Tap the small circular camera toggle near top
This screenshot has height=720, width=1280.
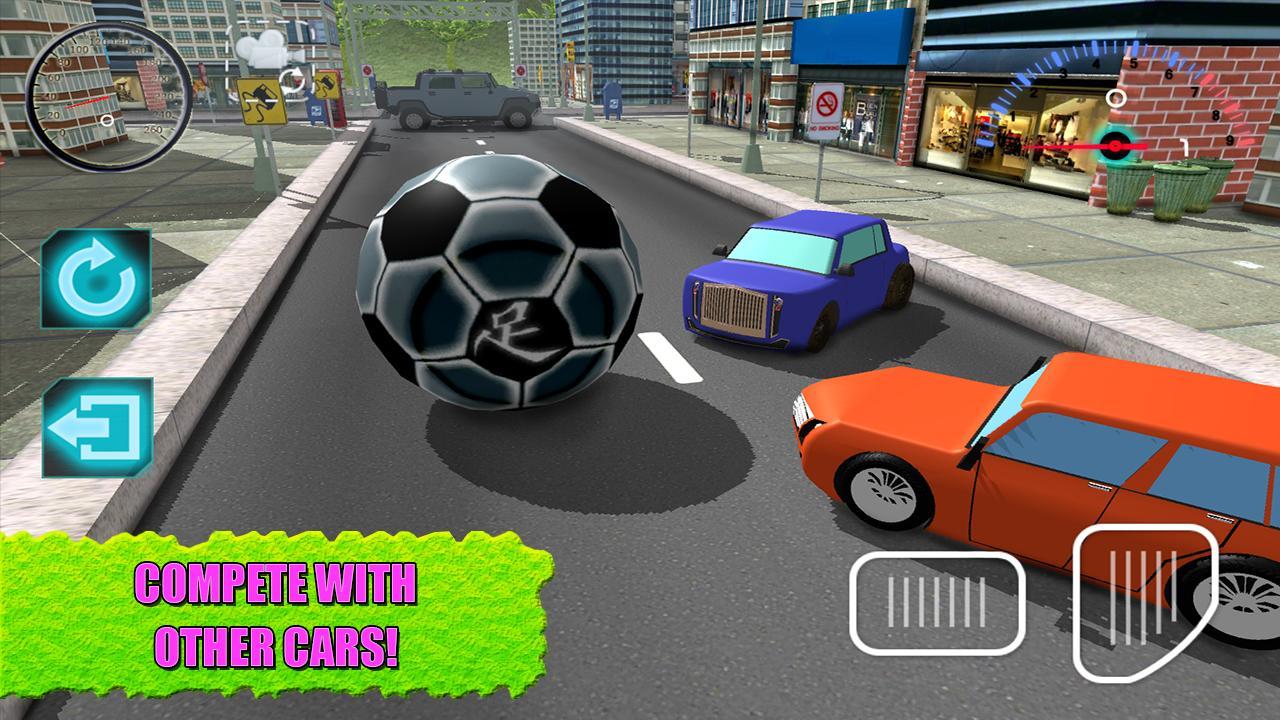click(293, 80)
